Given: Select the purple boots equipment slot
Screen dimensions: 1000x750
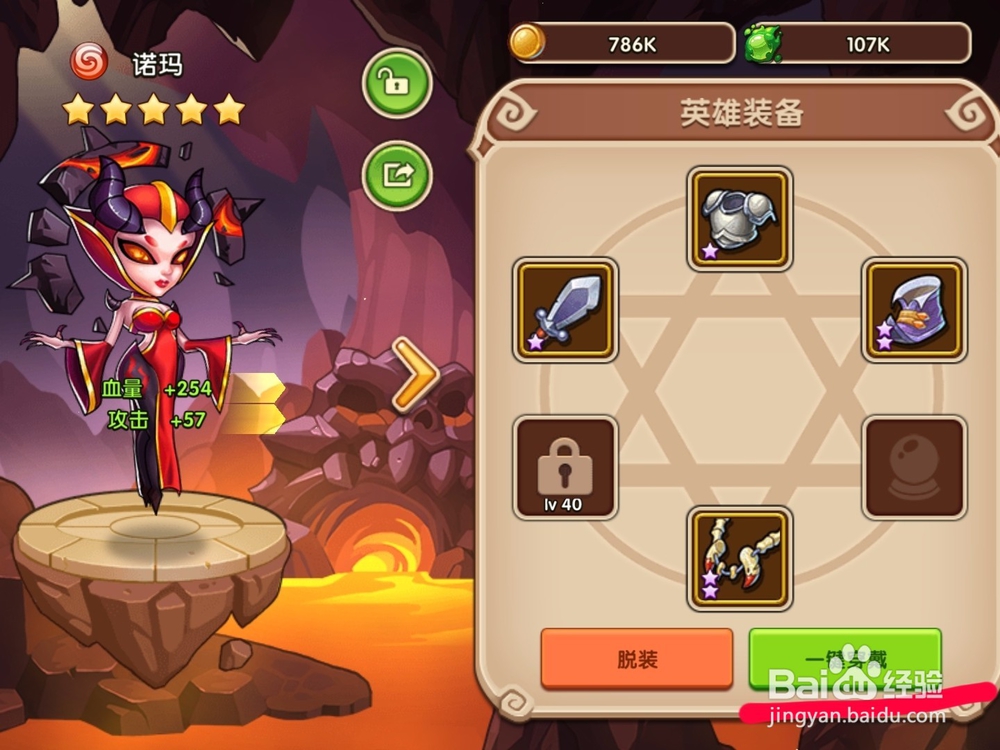Looking at the screenshot, I should pos(914,310).
